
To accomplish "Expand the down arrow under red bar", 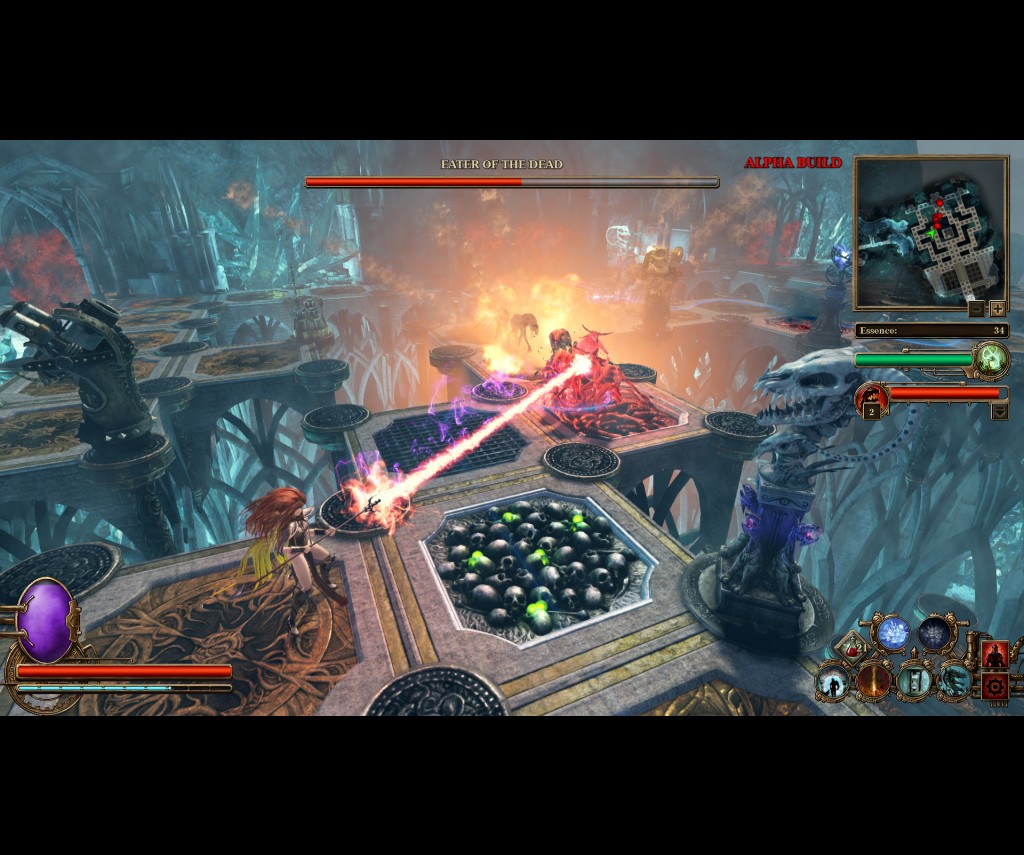I will tap(999, 410).
